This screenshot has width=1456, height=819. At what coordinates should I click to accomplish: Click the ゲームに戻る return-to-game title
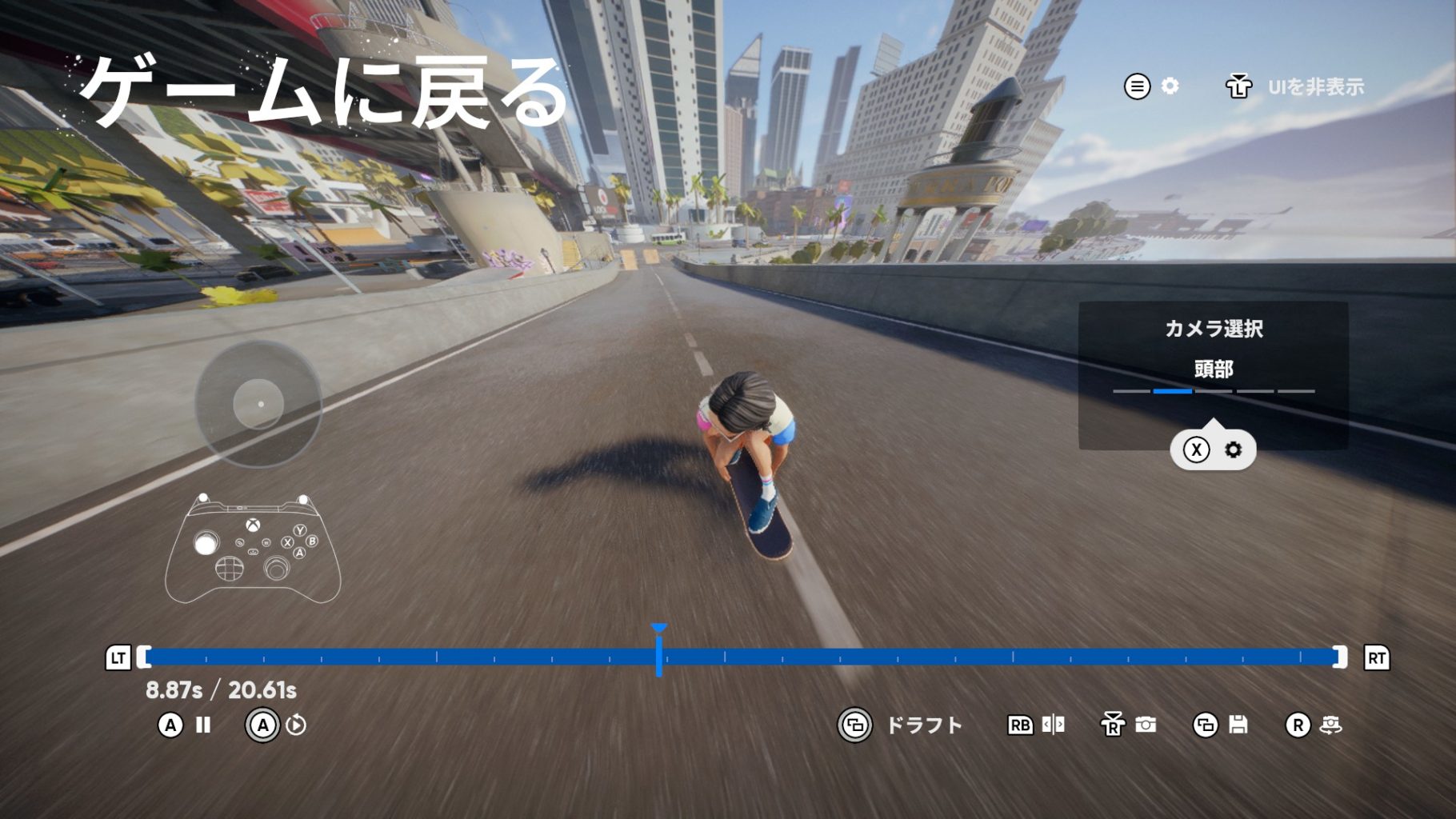(324, 92)
